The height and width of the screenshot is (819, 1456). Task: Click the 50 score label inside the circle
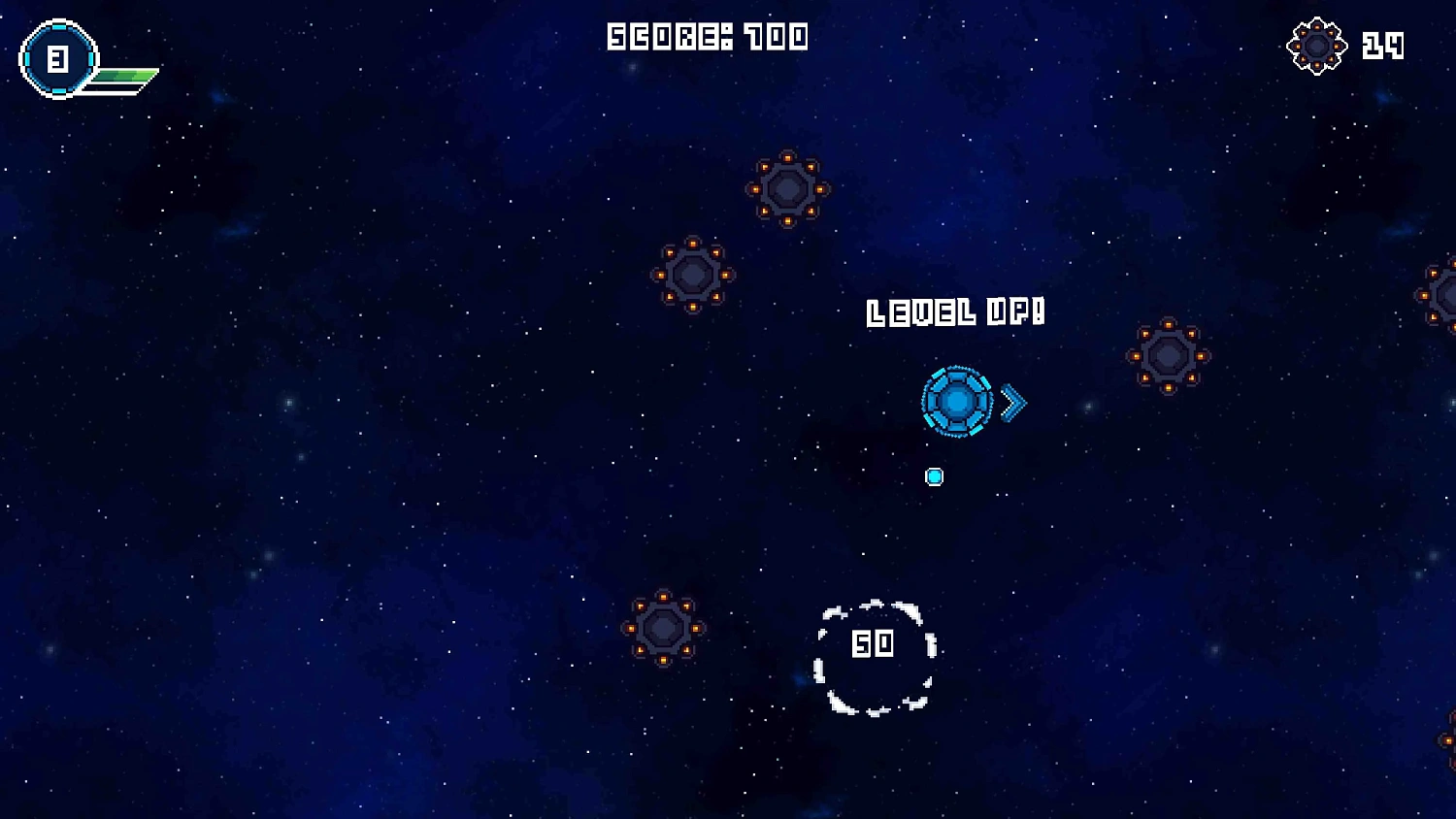coord(872,643)
